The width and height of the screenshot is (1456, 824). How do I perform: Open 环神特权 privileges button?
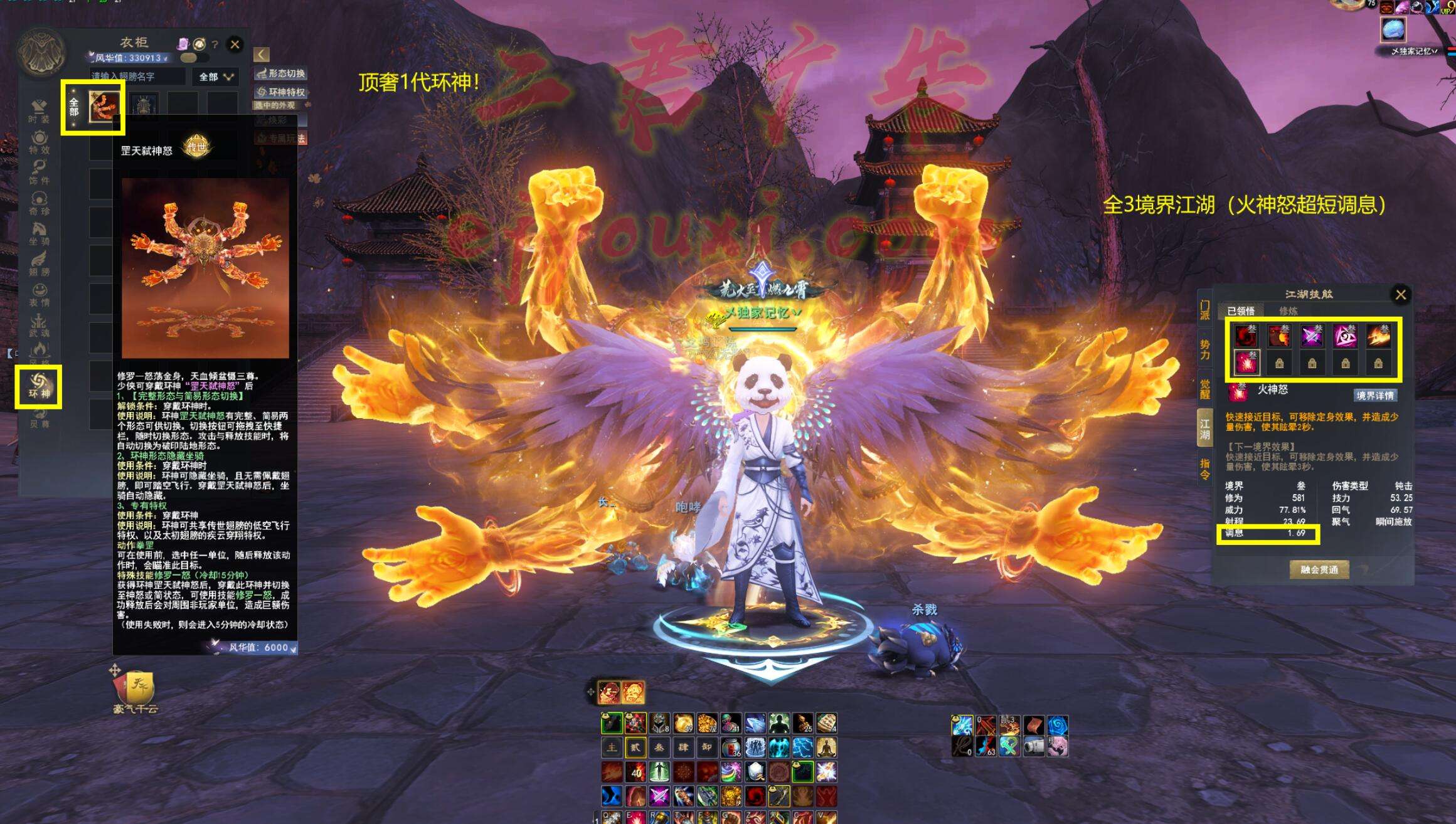point(281,92)
